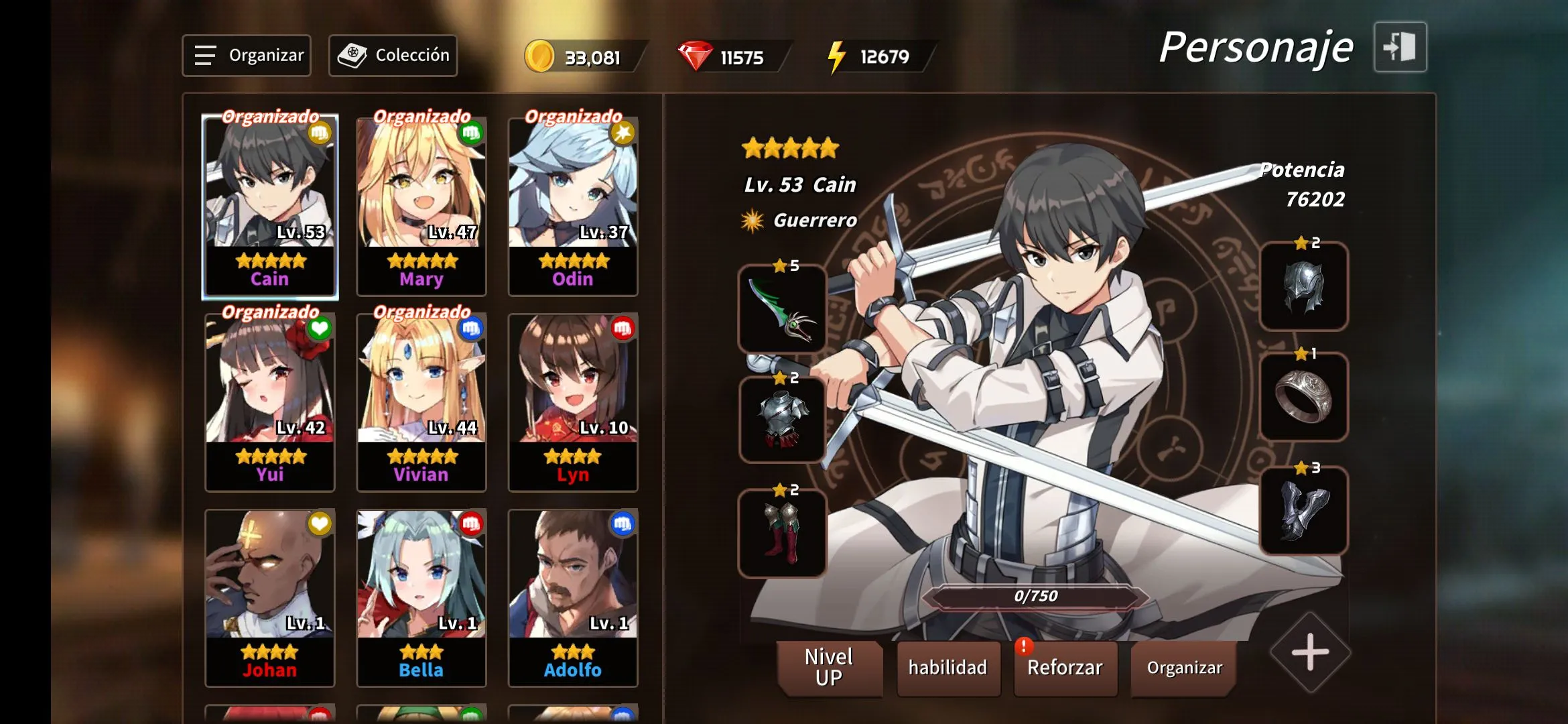Pick the Yui character card

[270, 402]
